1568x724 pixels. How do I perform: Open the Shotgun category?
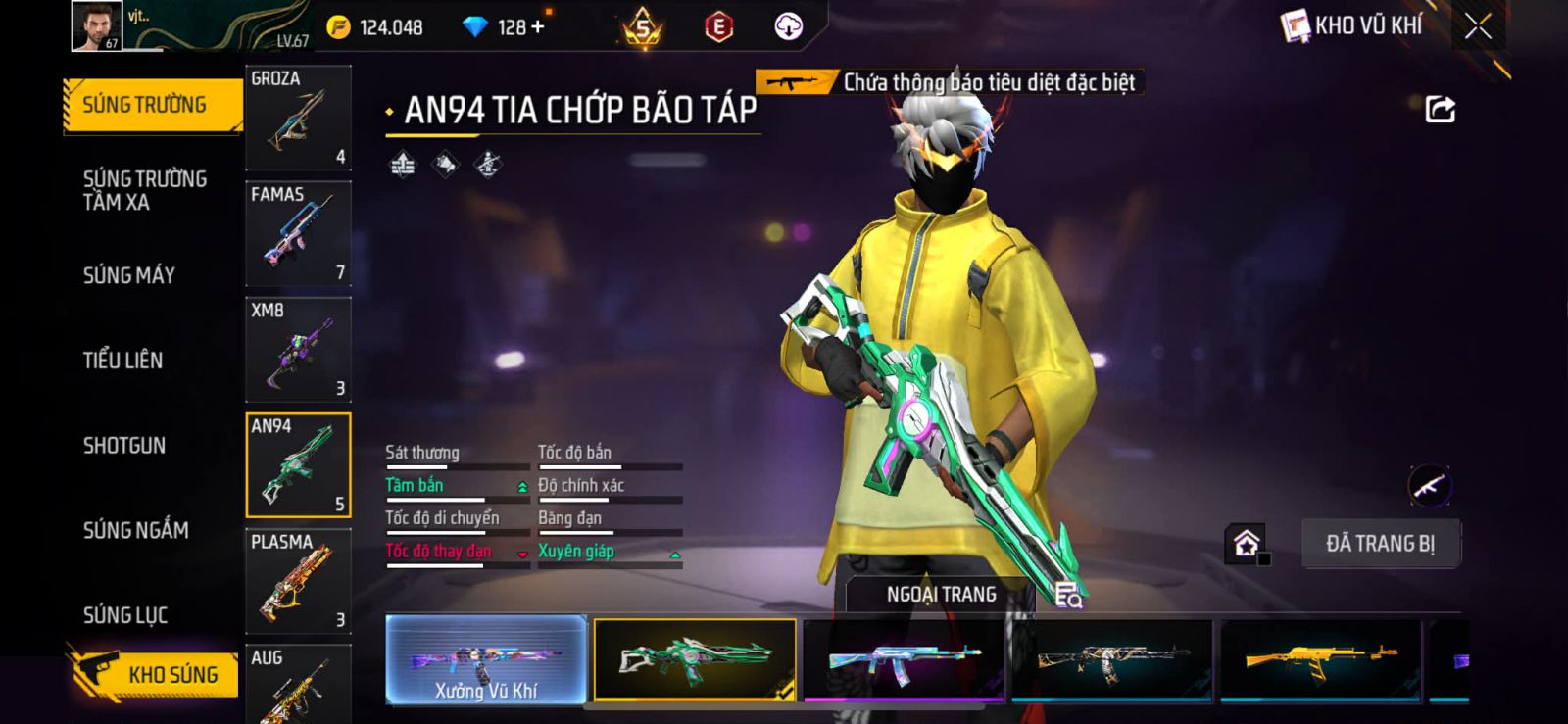tap(123, 446)
